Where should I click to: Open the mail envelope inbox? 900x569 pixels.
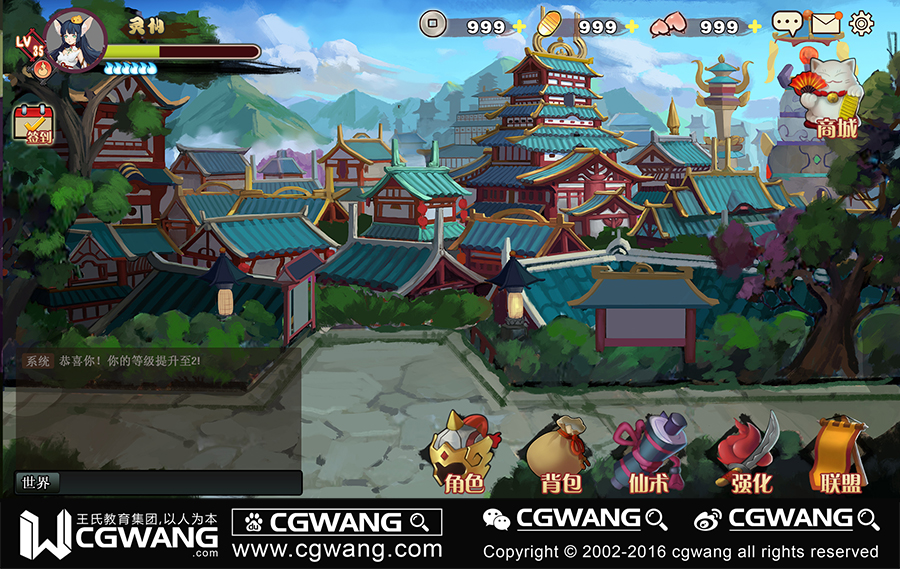(x=825, y=22)
